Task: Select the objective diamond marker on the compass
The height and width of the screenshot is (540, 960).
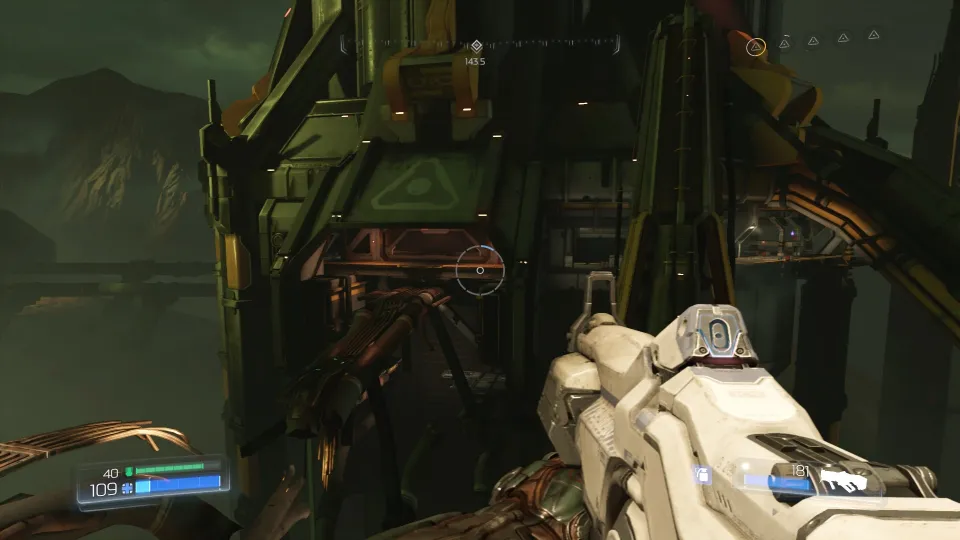Action: pos(476,46)
